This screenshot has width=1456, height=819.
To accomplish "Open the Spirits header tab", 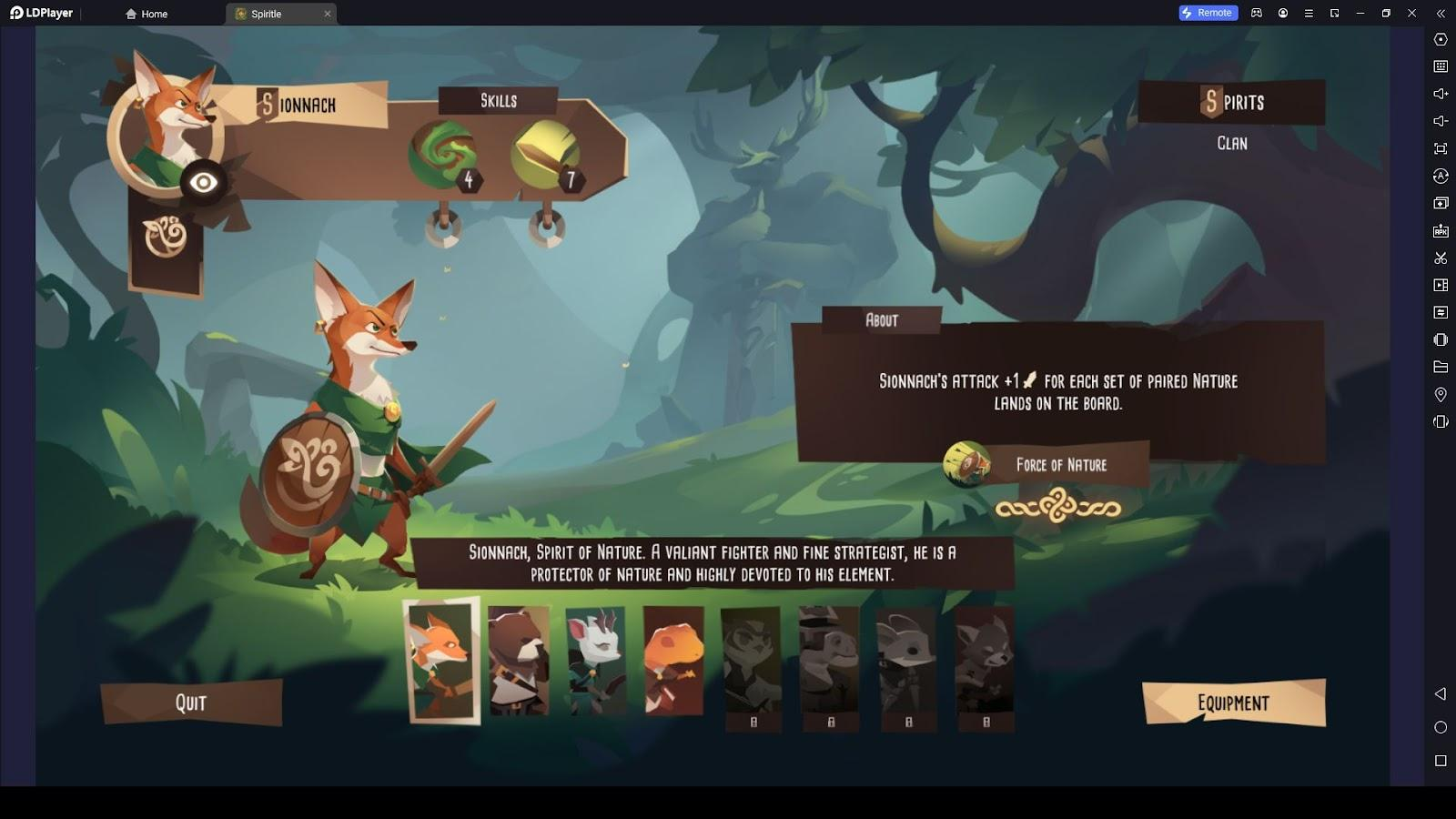I will click(x=1232, y=102).
